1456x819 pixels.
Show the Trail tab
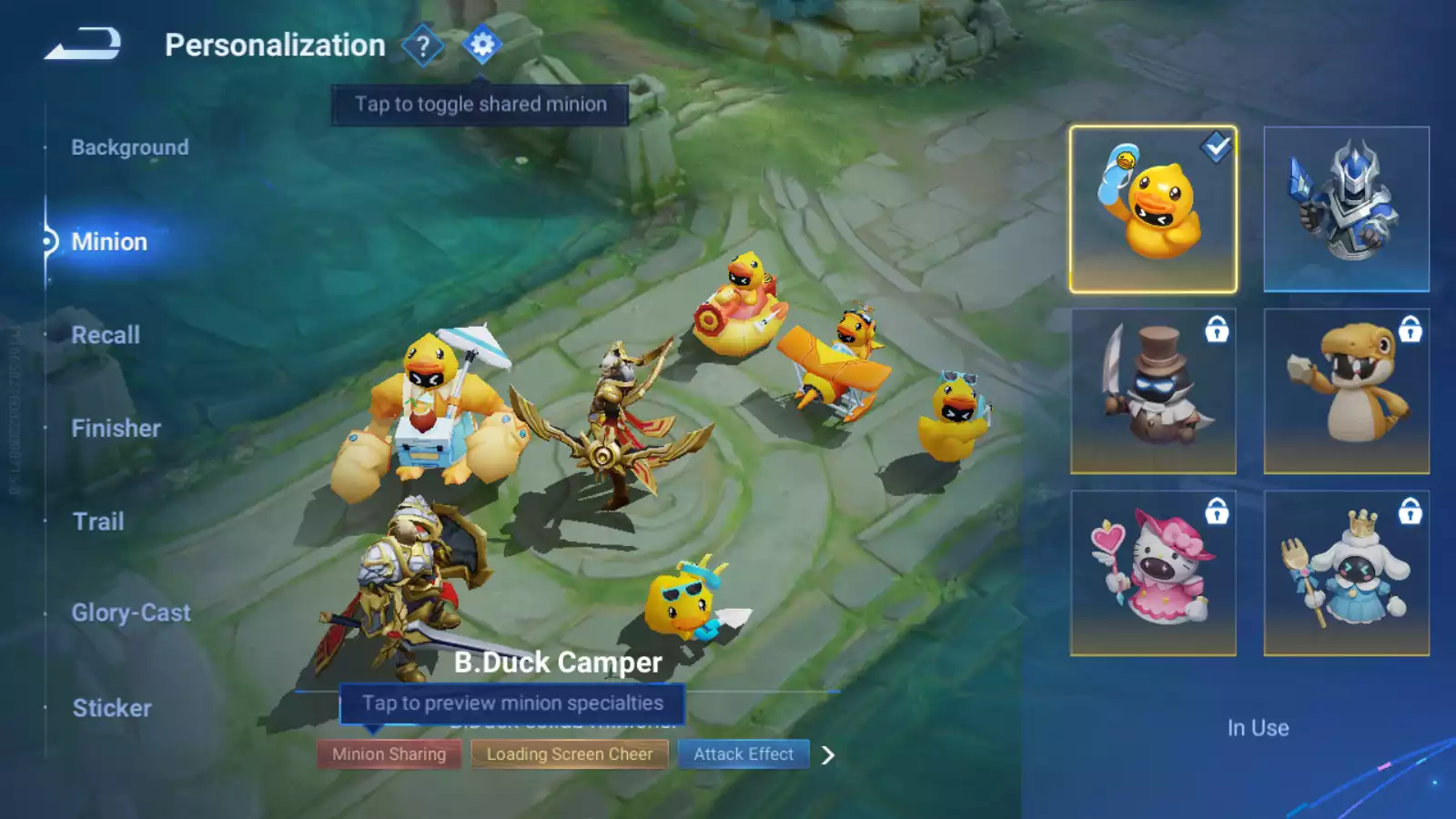coord(98,521)
